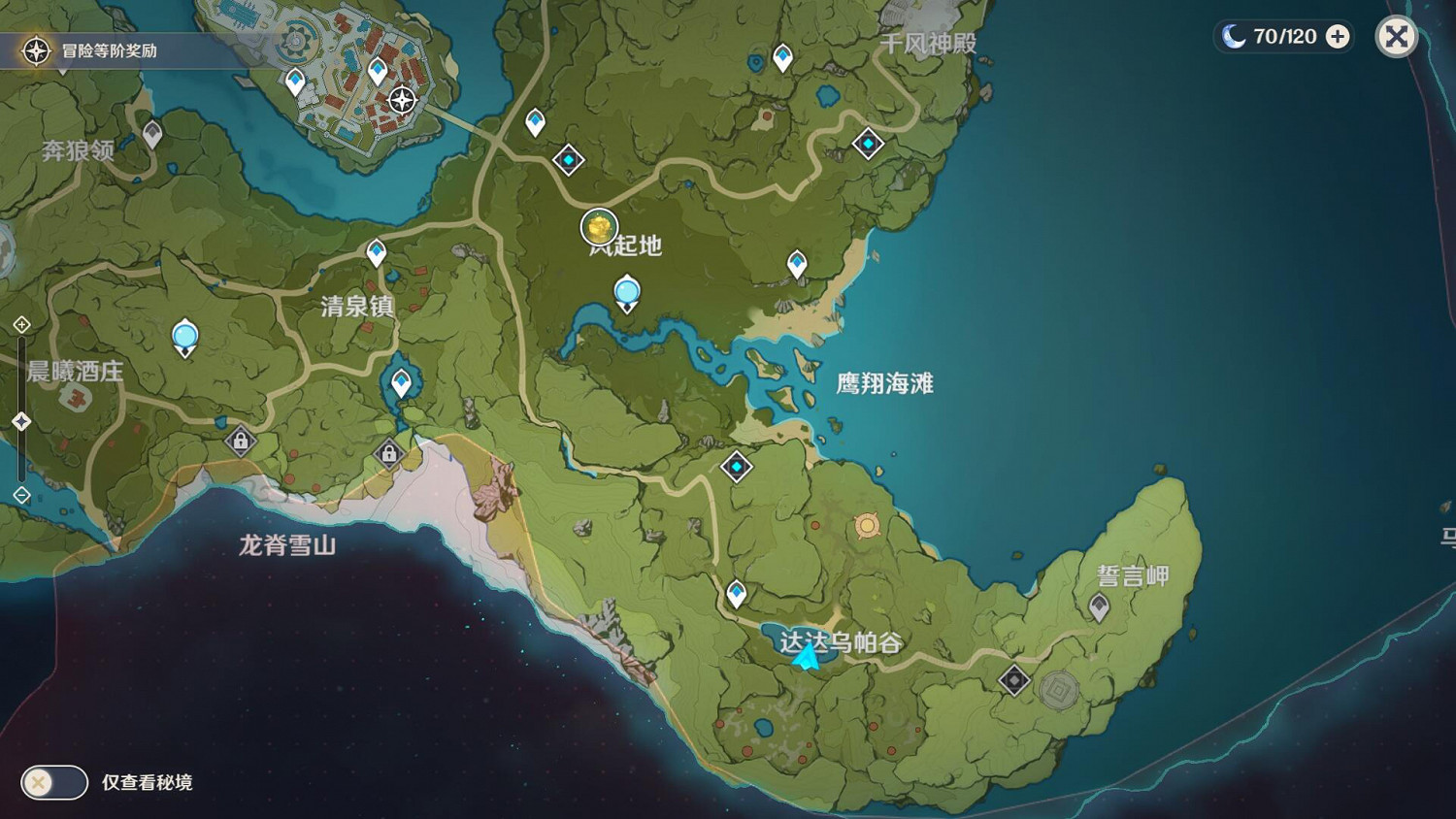Click the domain icon near 鹰翔海滩
Viewport: 1456px width, 819px height.
(x=738, y=467)
